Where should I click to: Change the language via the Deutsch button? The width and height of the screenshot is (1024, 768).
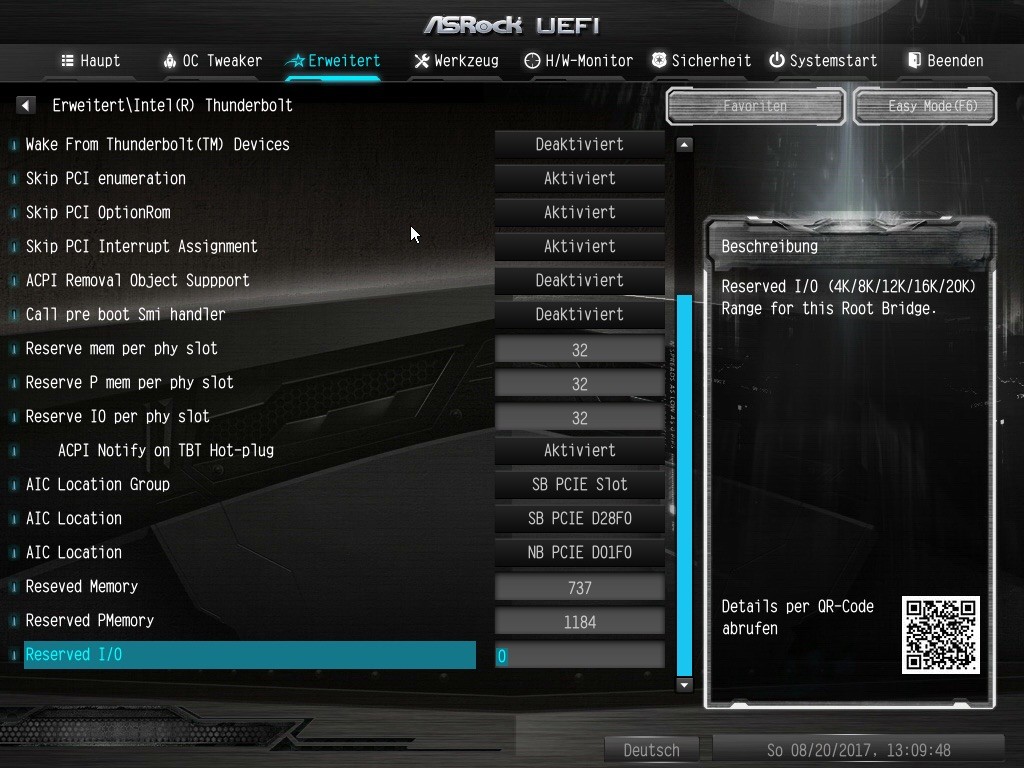651,750
